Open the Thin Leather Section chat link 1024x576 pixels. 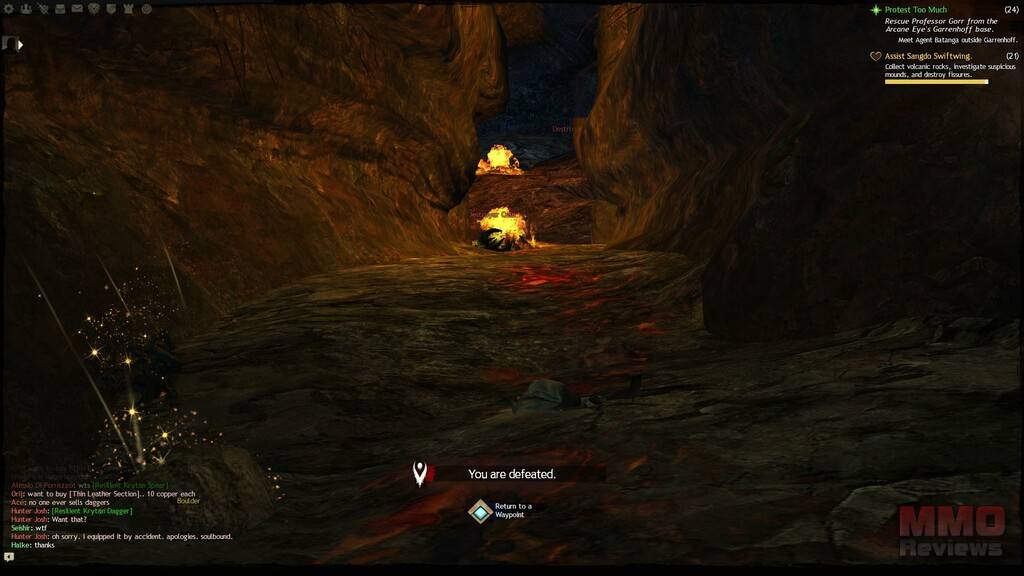(103, 494)
